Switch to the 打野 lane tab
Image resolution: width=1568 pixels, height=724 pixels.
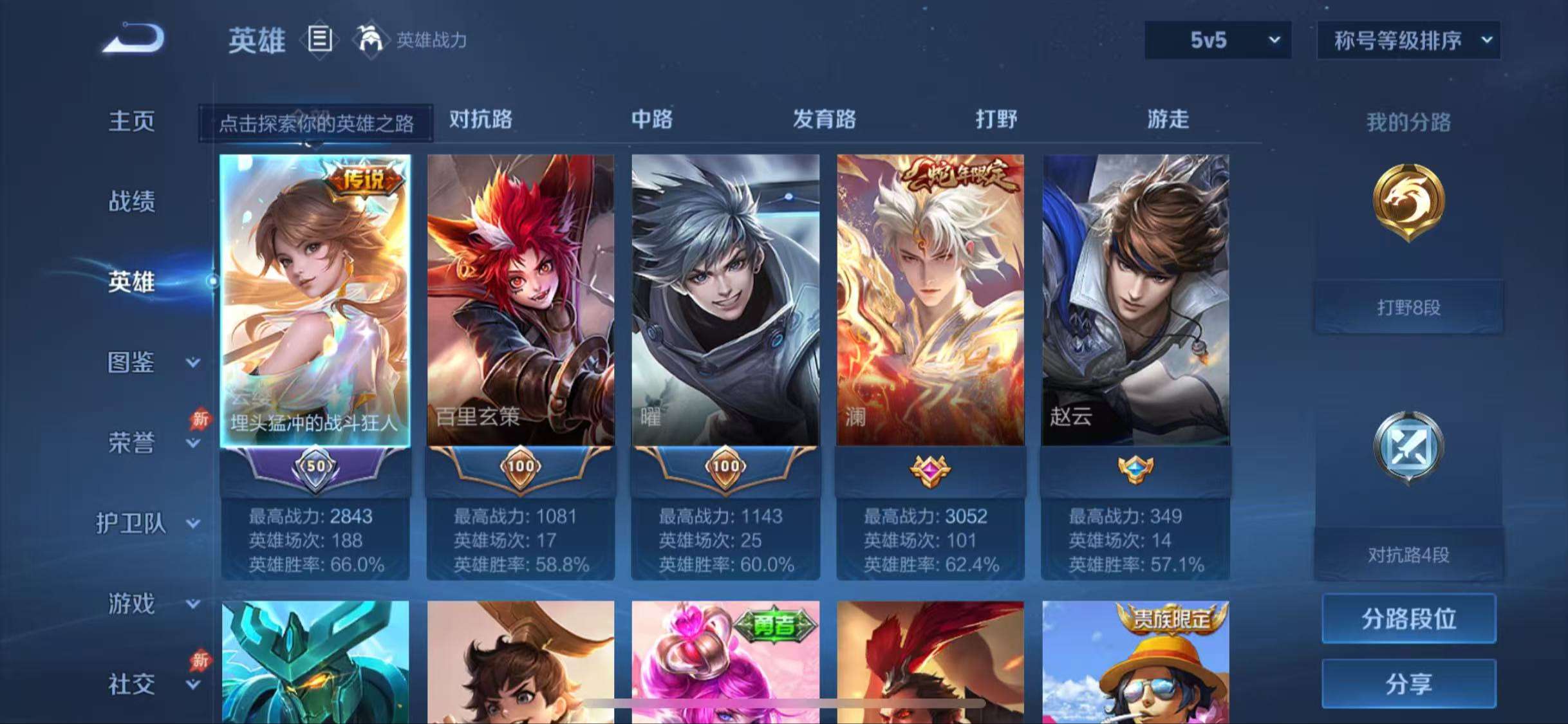pos(997,120)
